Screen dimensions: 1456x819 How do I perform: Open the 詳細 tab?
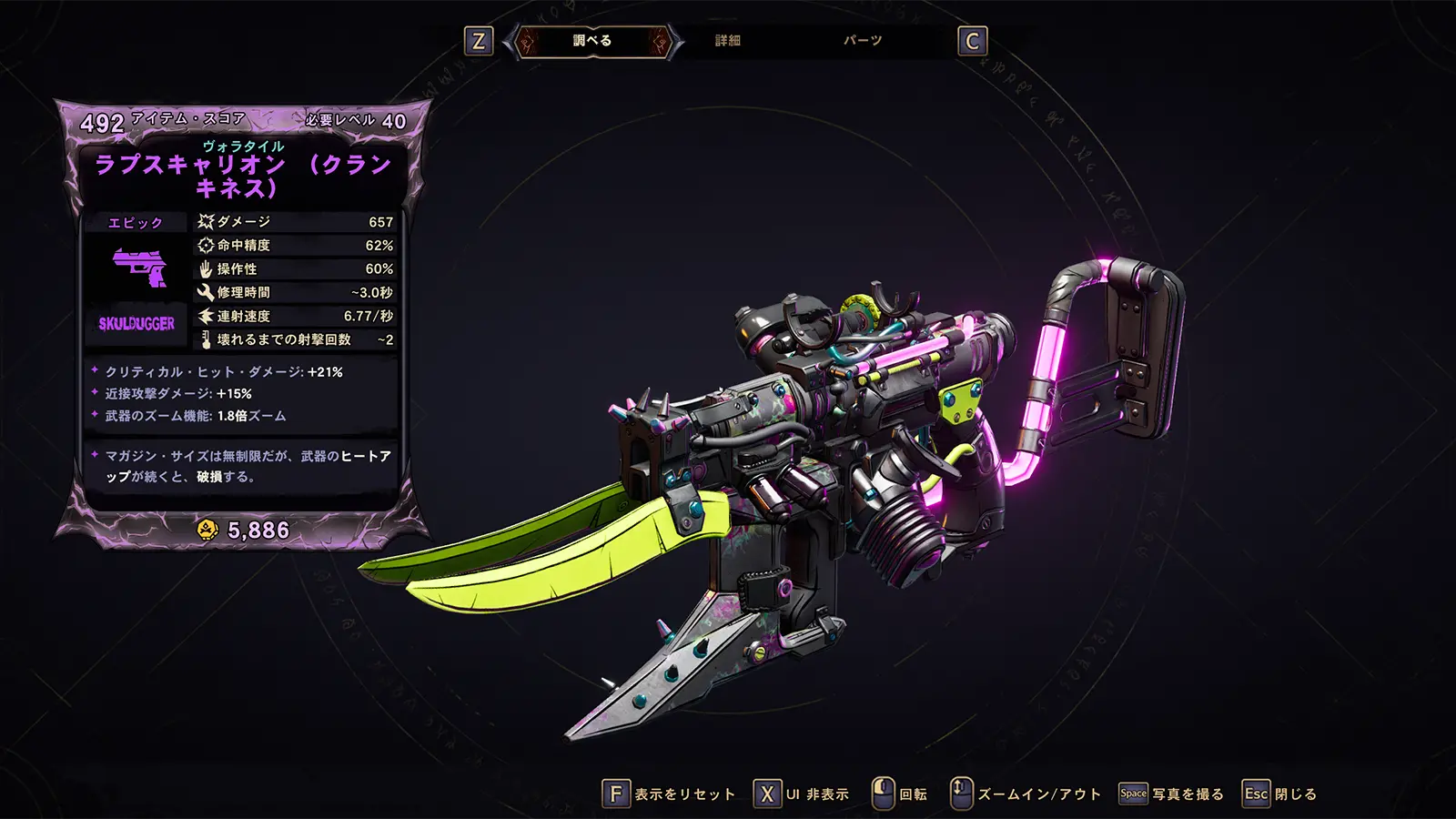pyautogui.click(x=727, y=41)
